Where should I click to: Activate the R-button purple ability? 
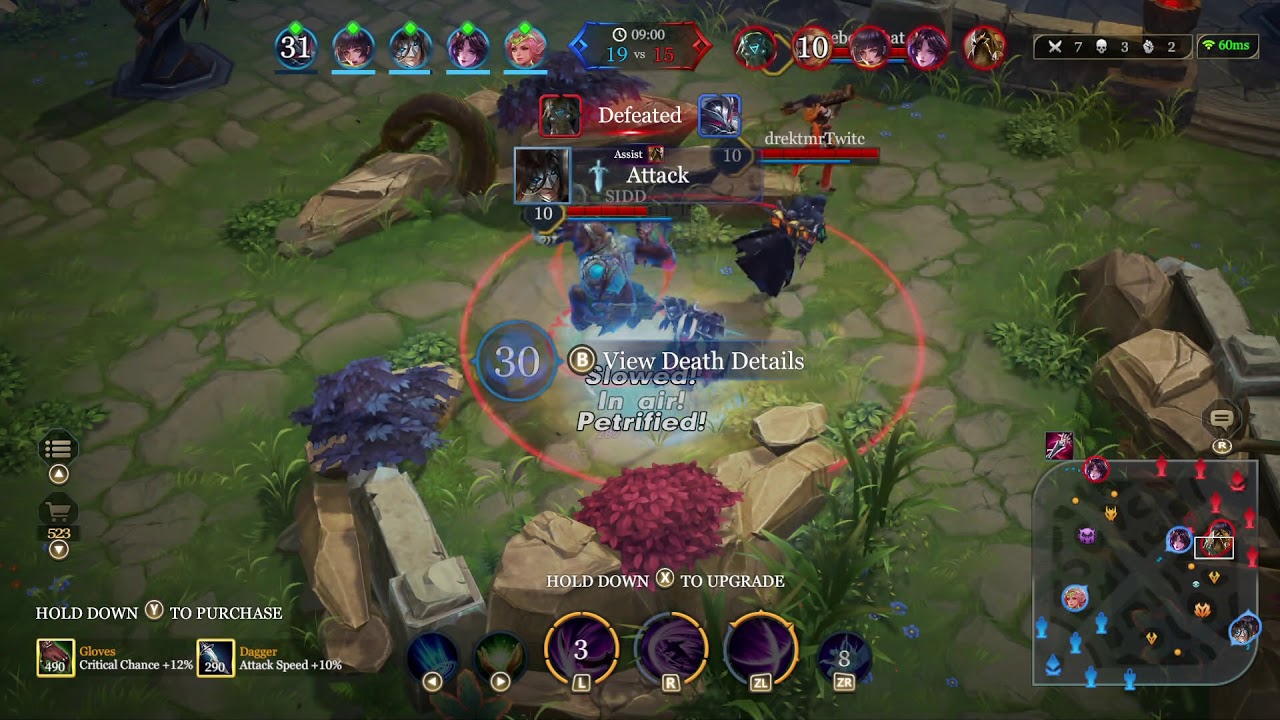pyautogui.click(x=670, y=651)
